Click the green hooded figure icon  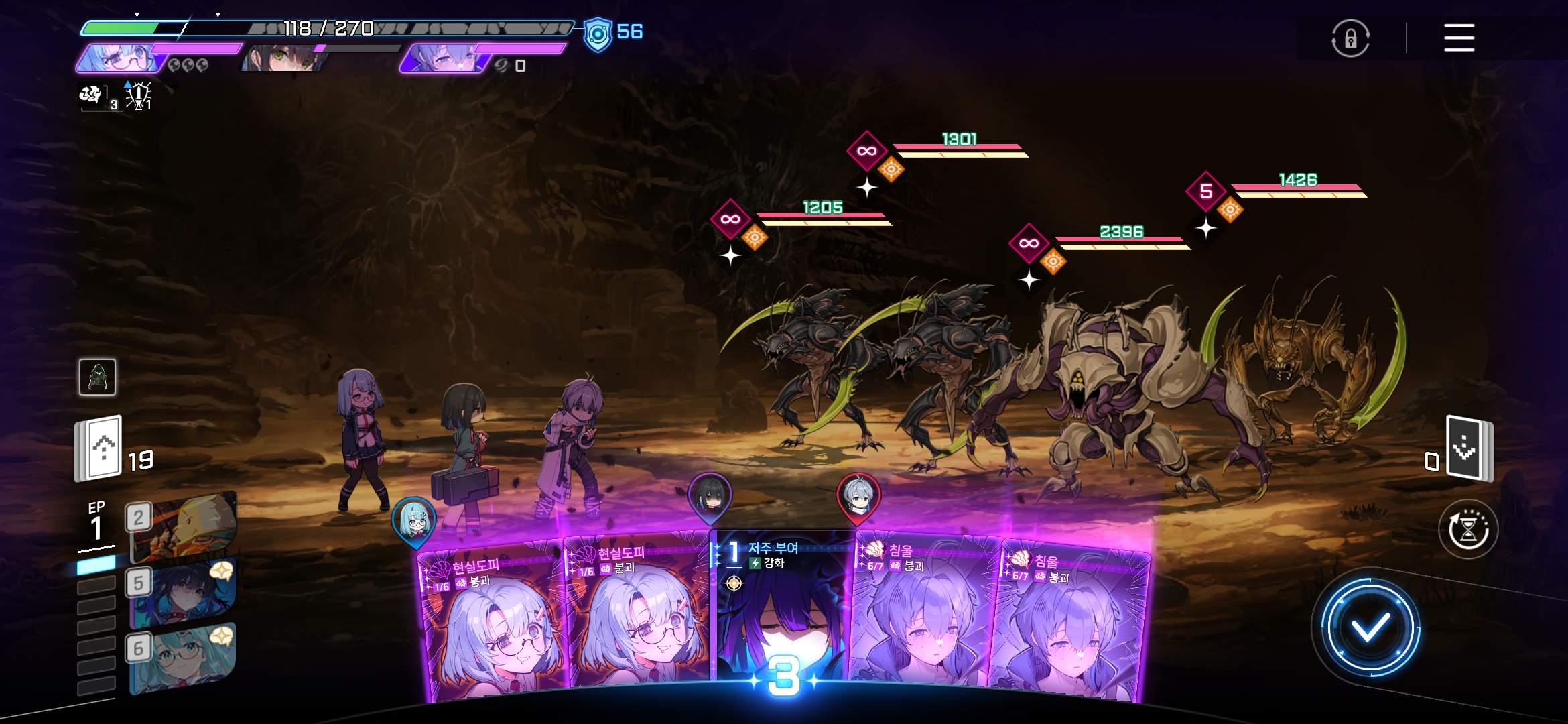click(x=98, y=377)
